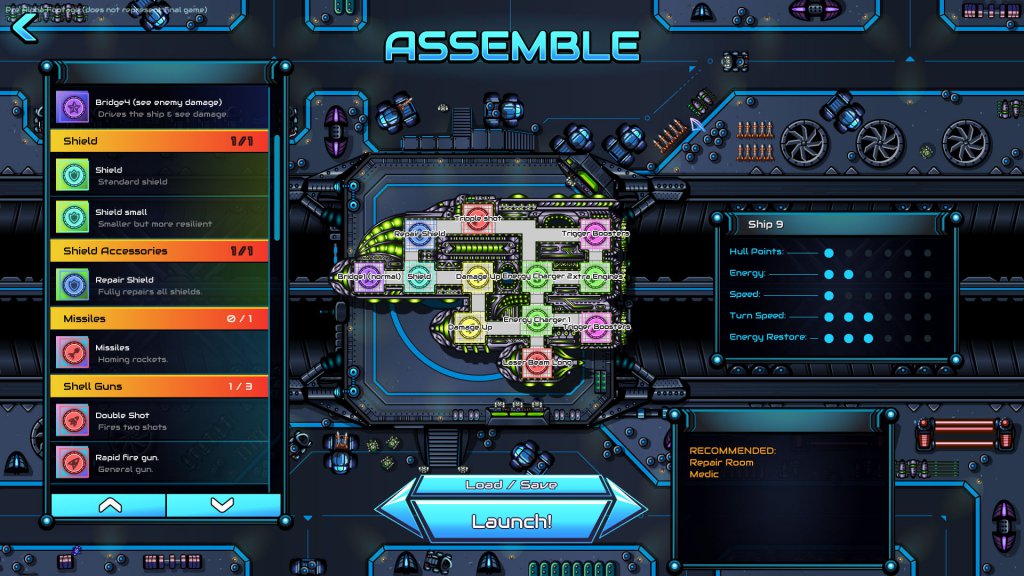Viewport: 1024px width, 576px height.
Task: Expand the Shell Guns category header
Action: click(160, 386)
